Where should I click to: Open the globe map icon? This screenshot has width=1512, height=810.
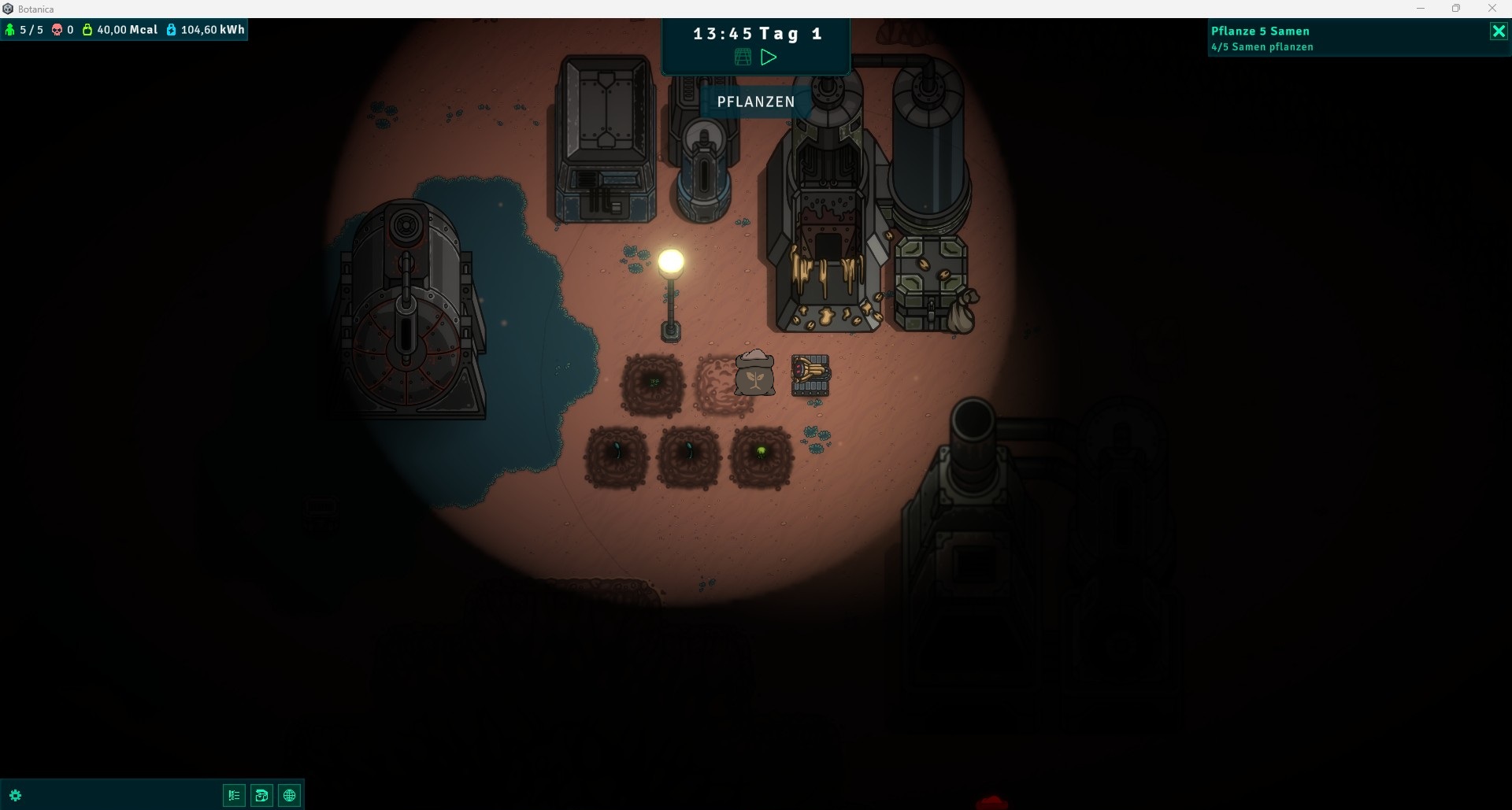pyautogui.click(x=290, y=795)
